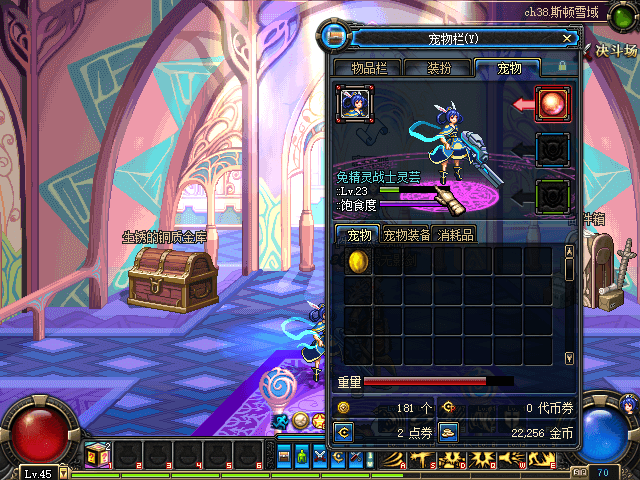Select the red orb pet equipment slot
Viewport: 640px width, 480px height.
pyautogui.click(x=552, y=103)
